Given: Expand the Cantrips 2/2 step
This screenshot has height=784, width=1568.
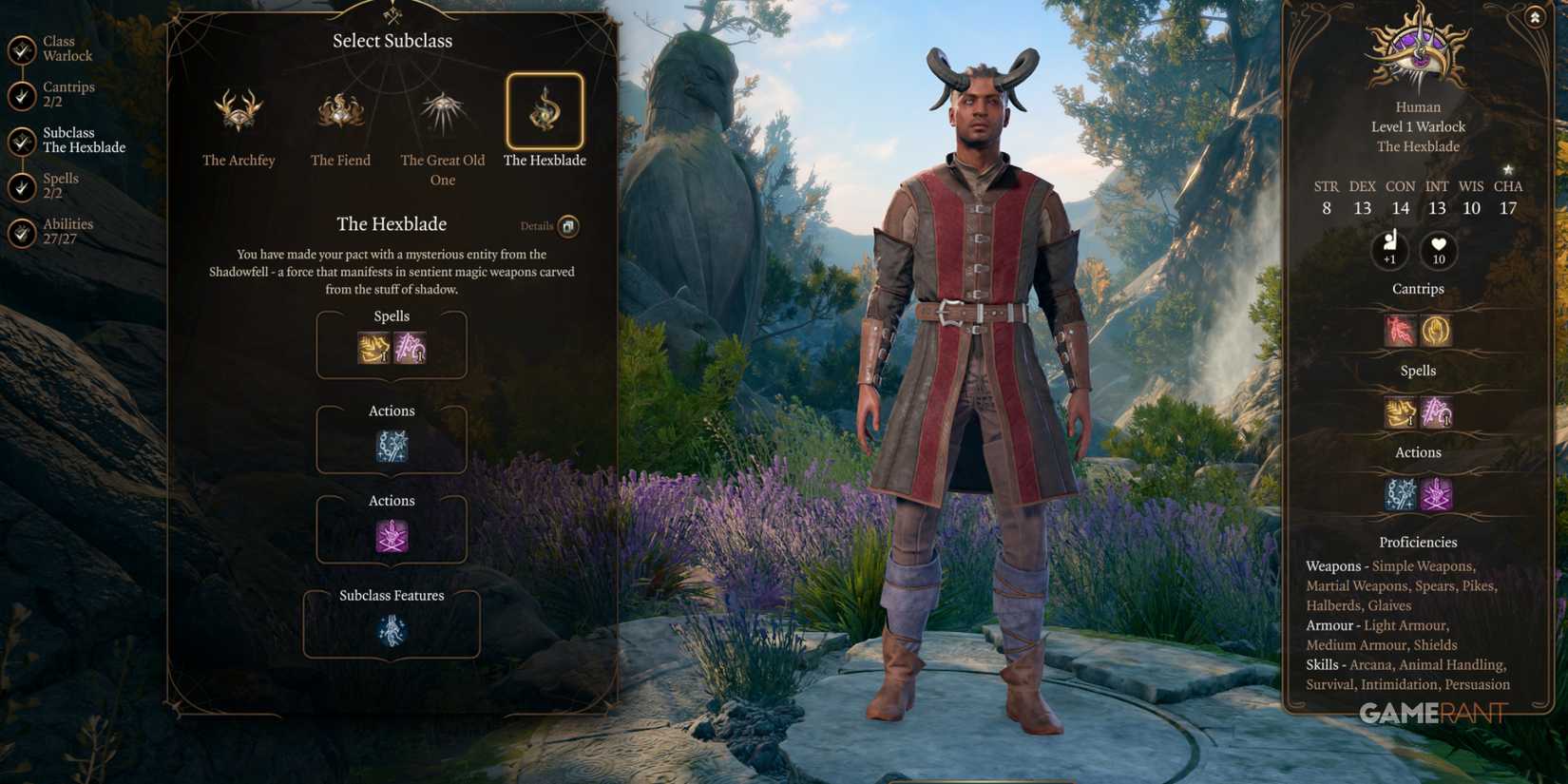Looking at the screenshot, I should tap(21, 94).
